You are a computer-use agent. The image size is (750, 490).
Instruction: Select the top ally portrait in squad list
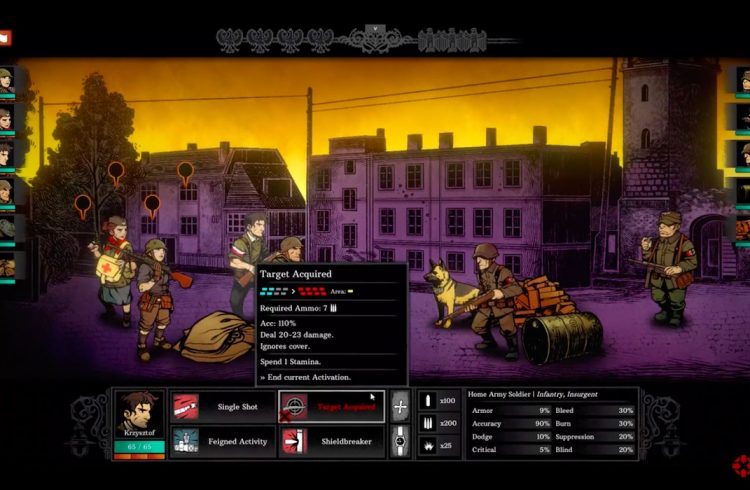coord(6,80)
